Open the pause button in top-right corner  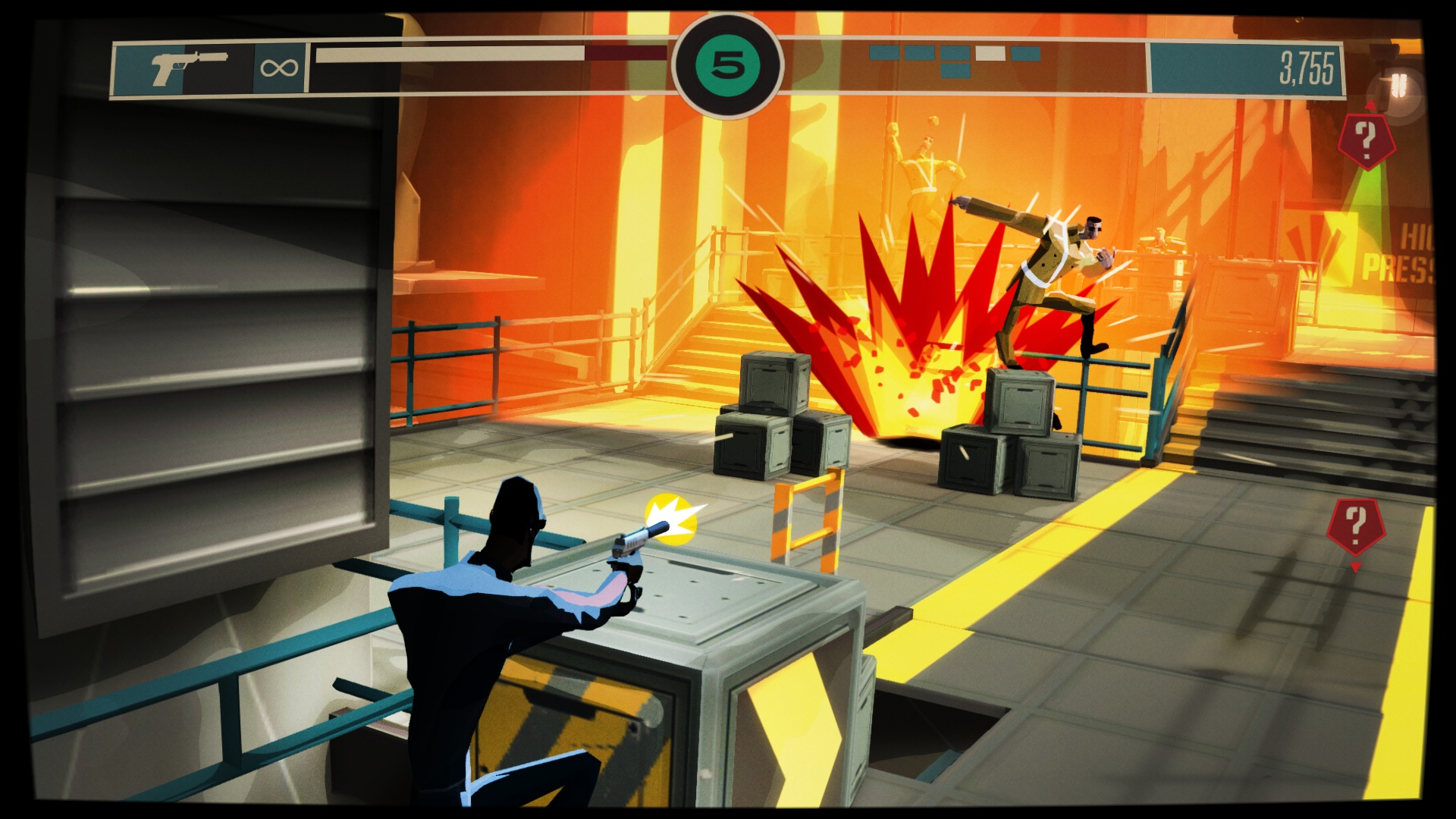tap(1399, 84)
